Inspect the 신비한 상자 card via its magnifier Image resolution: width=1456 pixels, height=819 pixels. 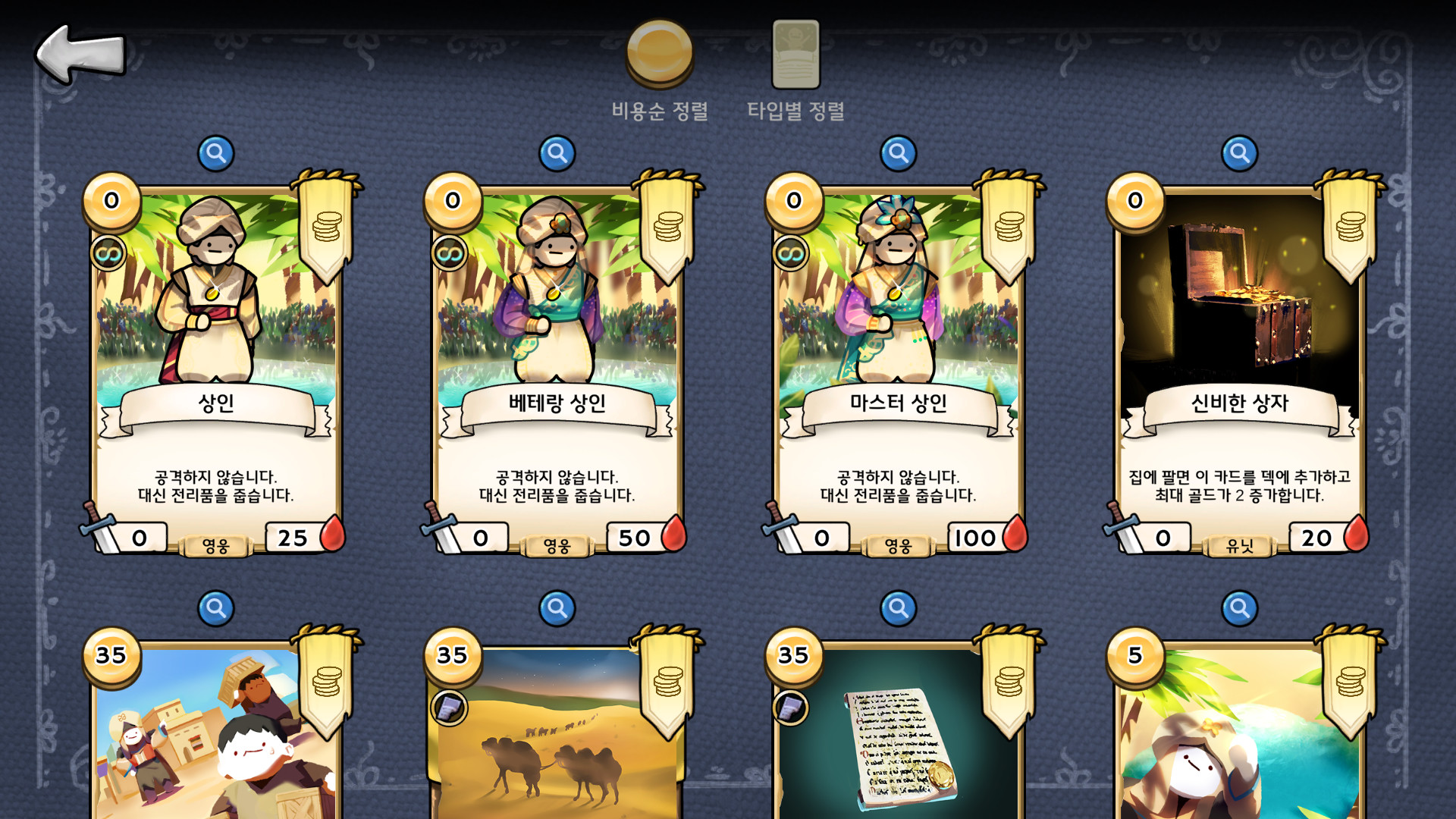[x=1238, y=152]
